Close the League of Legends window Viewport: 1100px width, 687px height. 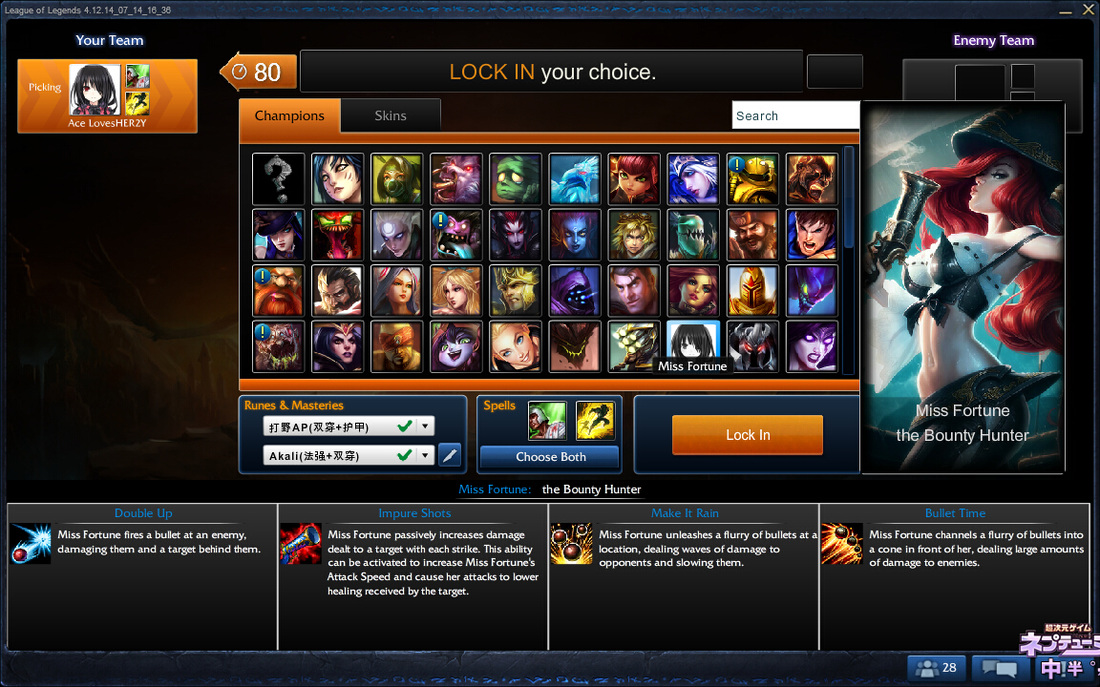coord(1089,10)
